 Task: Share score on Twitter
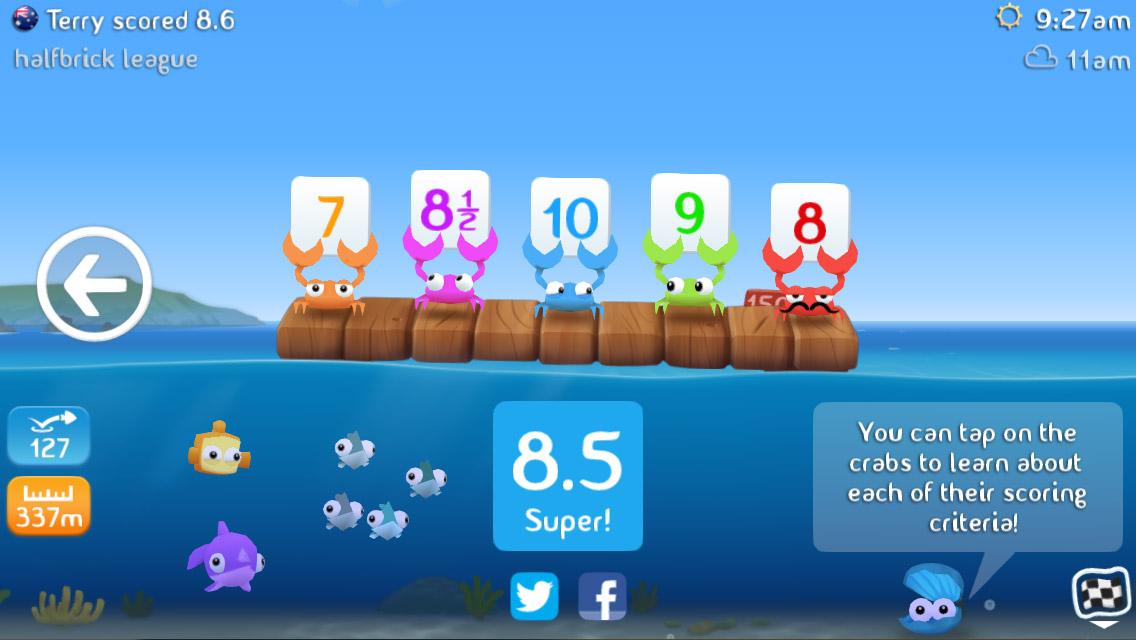[x=534, y=597]
